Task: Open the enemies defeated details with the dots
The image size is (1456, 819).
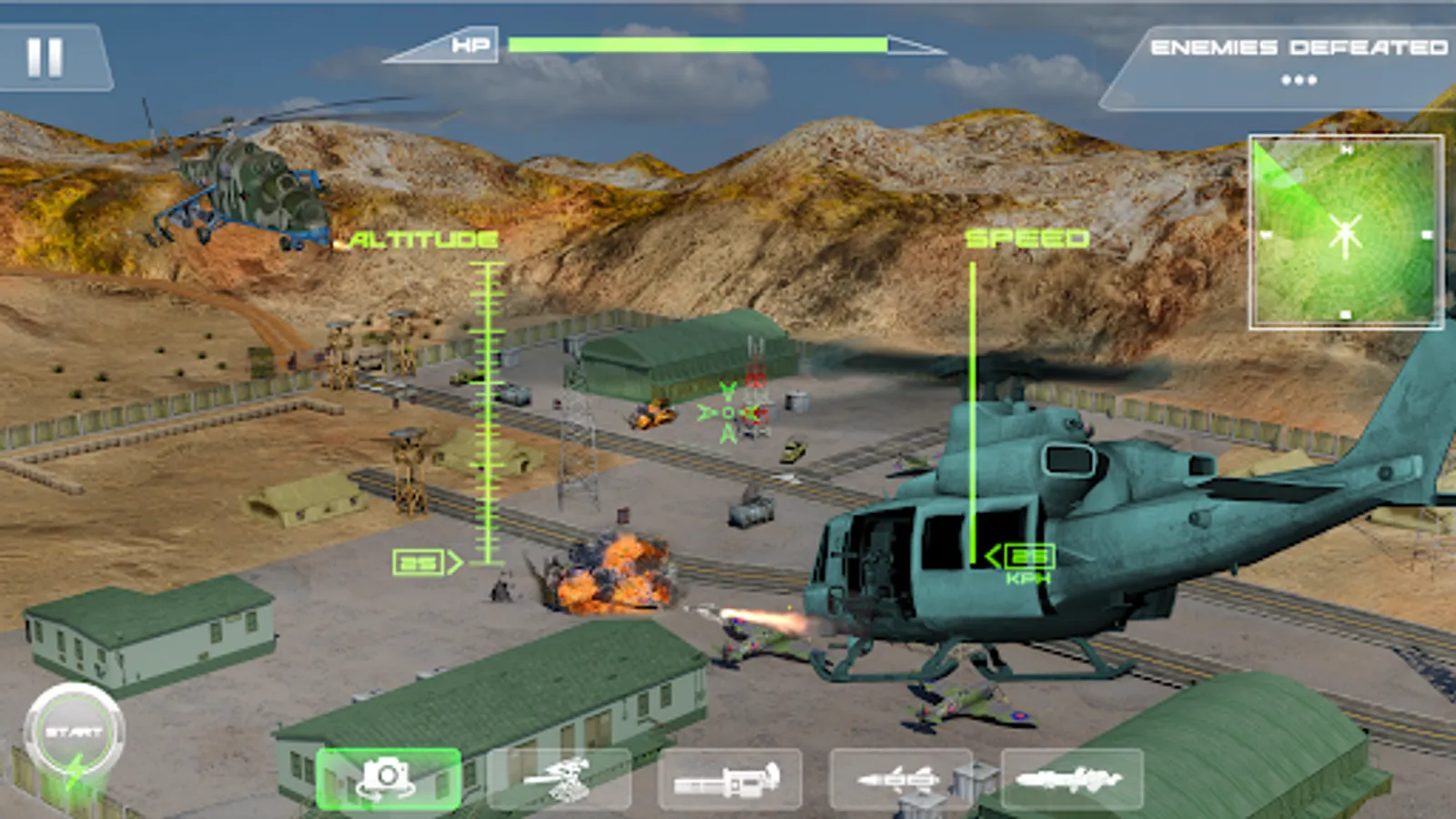Action: pos(1299,80)
